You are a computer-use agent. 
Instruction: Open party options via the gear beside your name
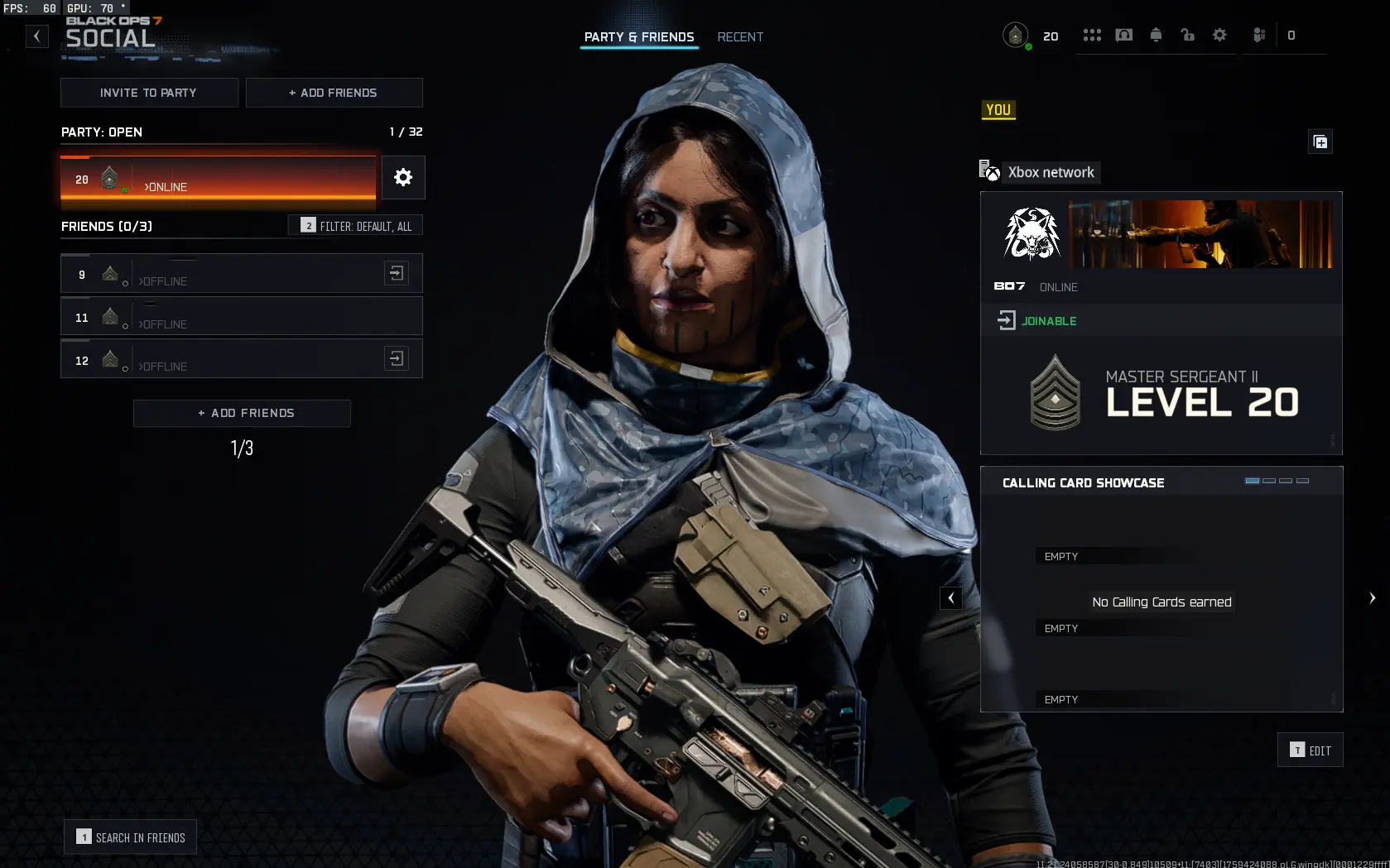[x=403, y=177]
